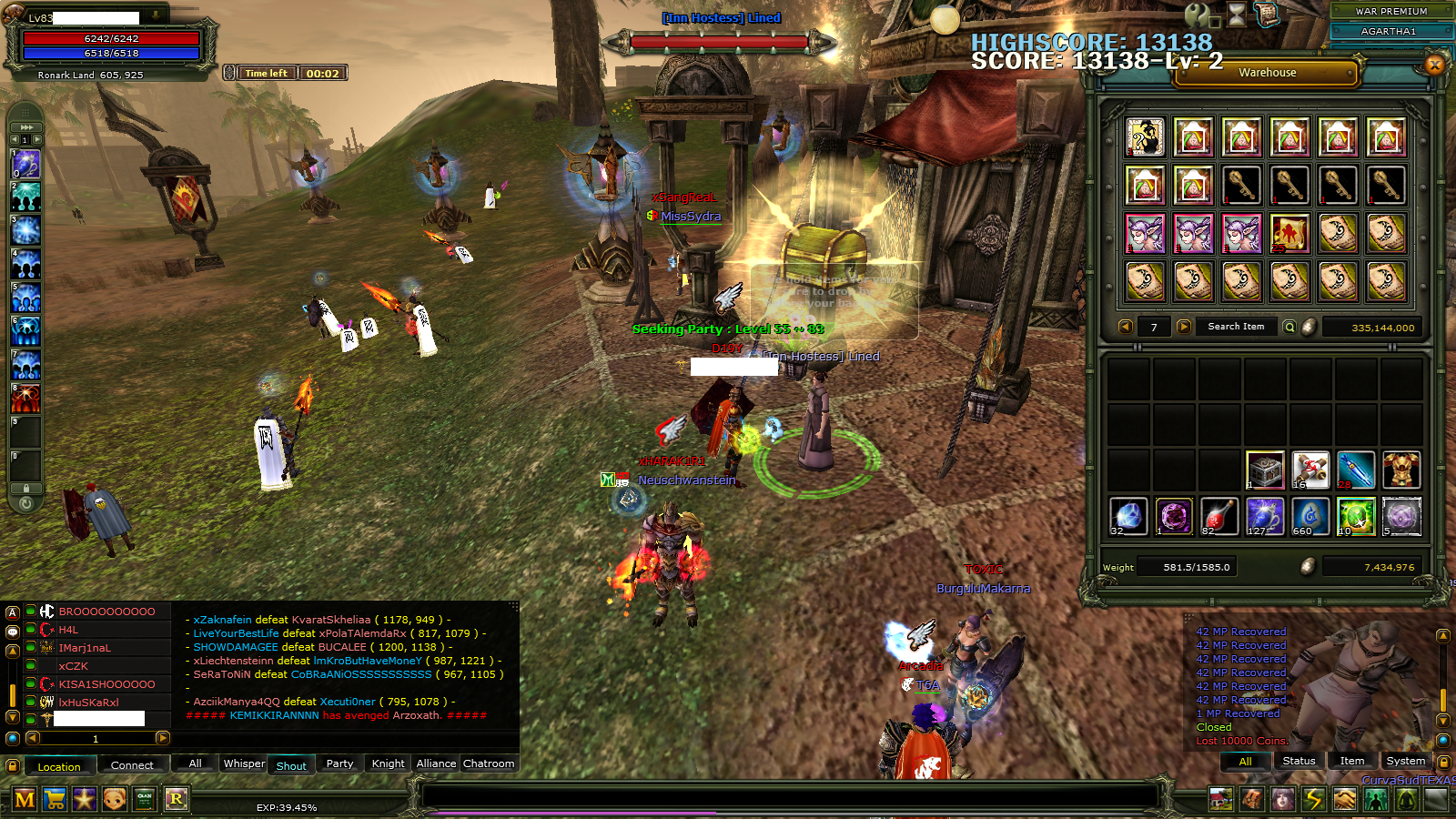
Task: Select the question-mark silhouette warehouse item
Action: point(1145,137)
